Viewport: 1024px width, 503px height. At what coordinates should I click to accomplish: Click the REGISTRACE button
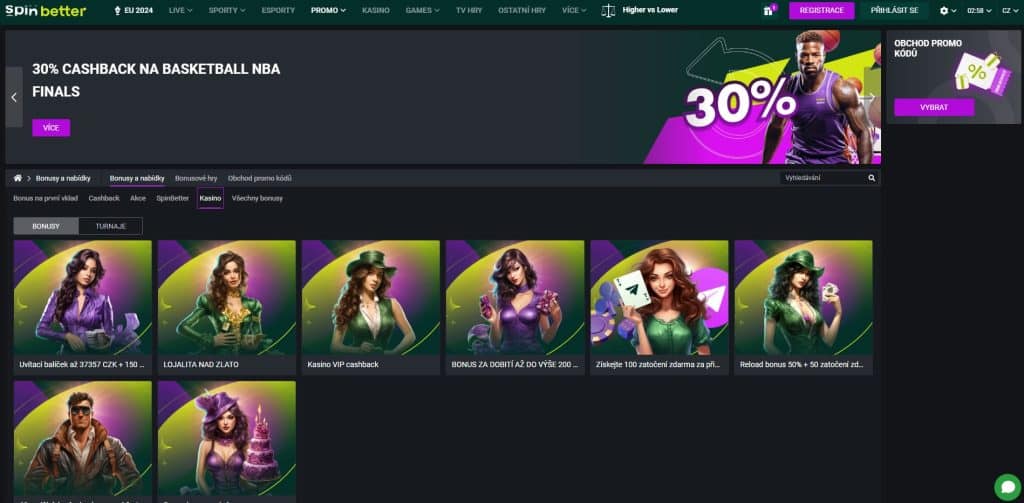[821, 11]
